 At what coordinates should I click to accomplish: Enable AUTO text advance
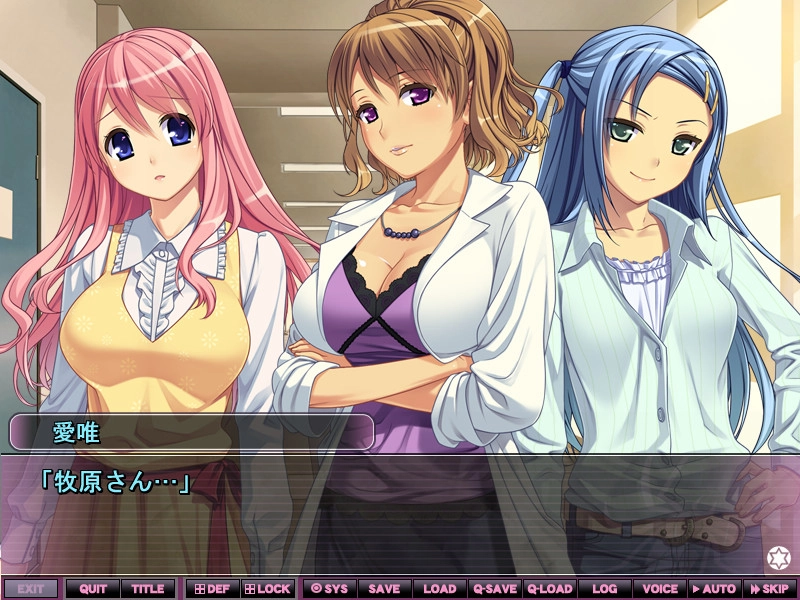pyautogui.click(x=714, y=589)
